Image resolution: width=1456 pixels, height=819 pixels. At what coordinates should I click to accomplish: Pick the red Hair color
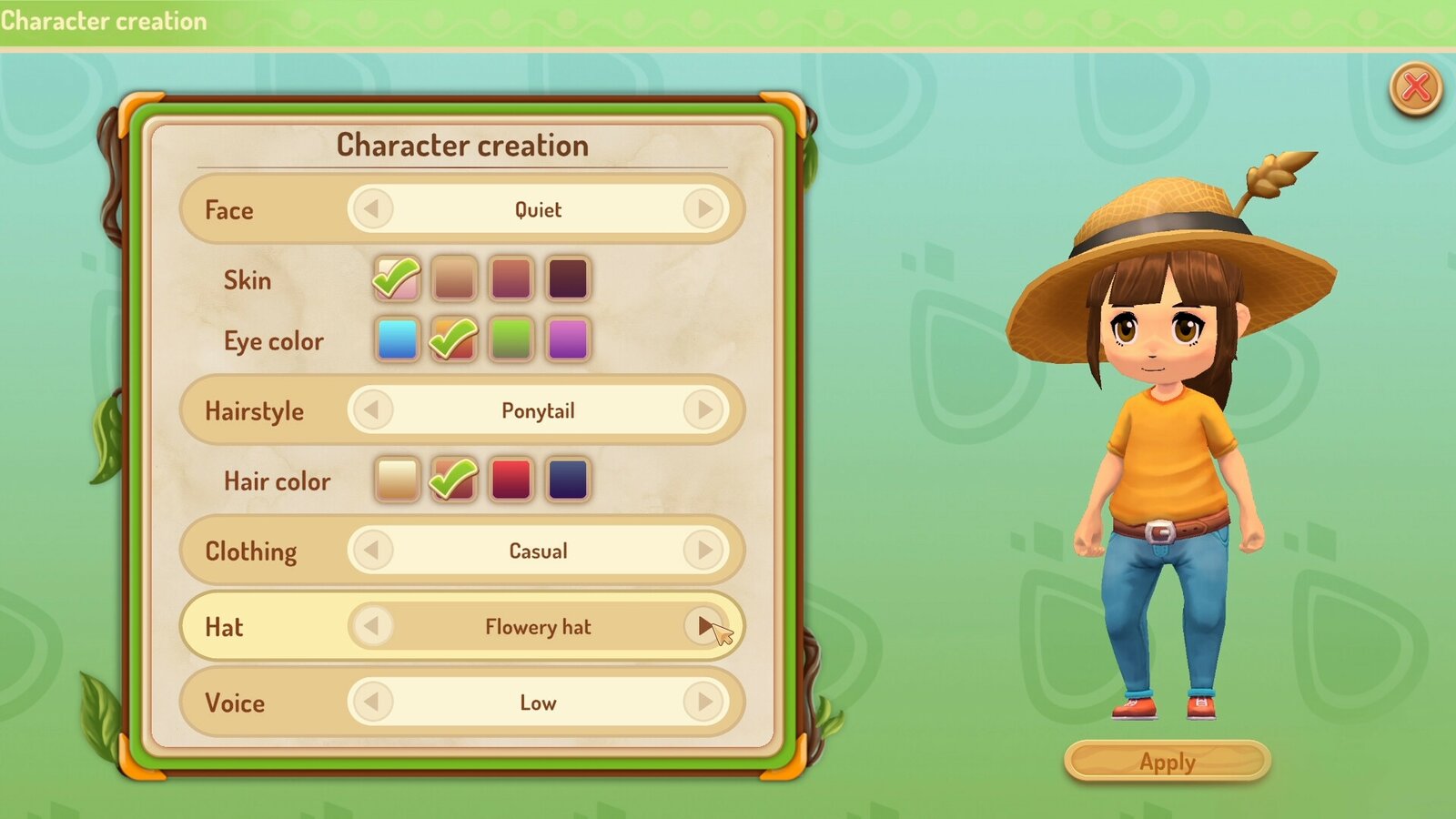pyautogui.click(x=511, y=480)
